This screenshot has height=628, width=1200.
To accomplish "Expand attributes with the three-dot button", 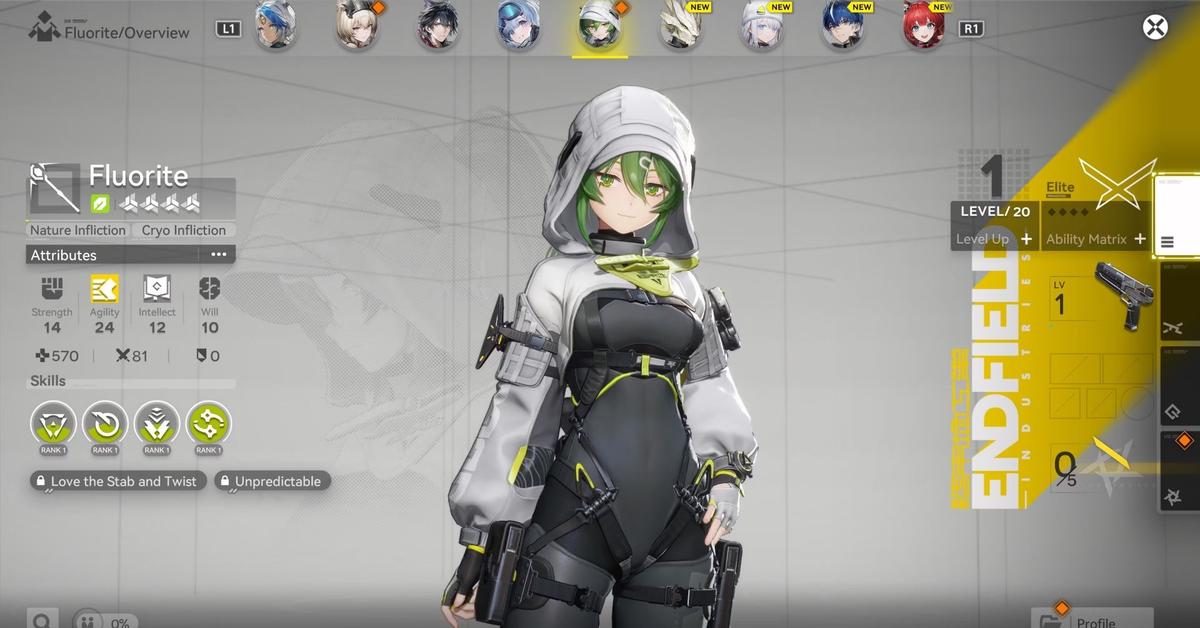I will coord(219,255).
